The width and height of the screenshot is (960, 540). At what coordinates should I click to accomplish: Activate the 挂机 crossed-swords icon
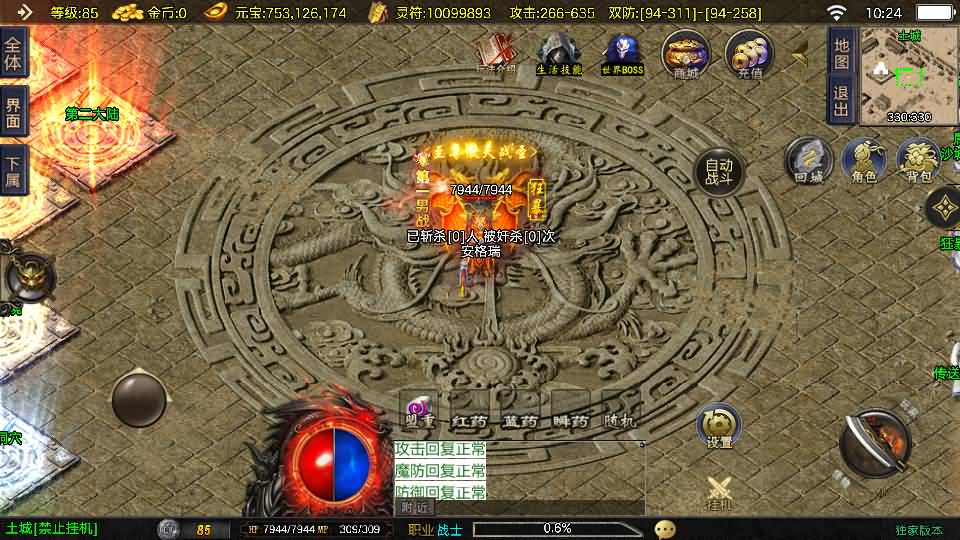pos(719,492)
